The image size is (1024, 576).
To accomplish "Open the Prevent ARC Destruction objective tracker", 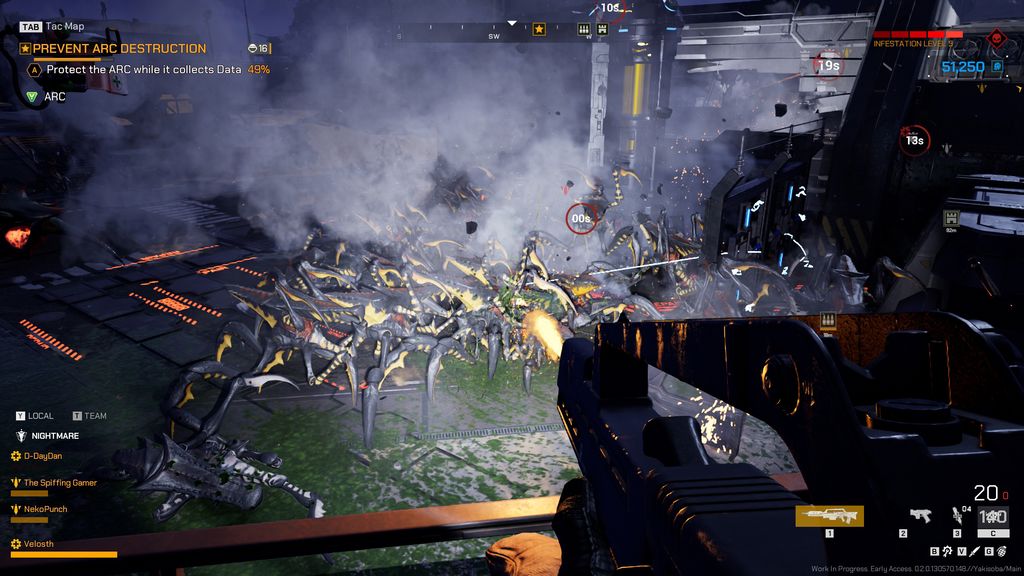I will point(119,48).
